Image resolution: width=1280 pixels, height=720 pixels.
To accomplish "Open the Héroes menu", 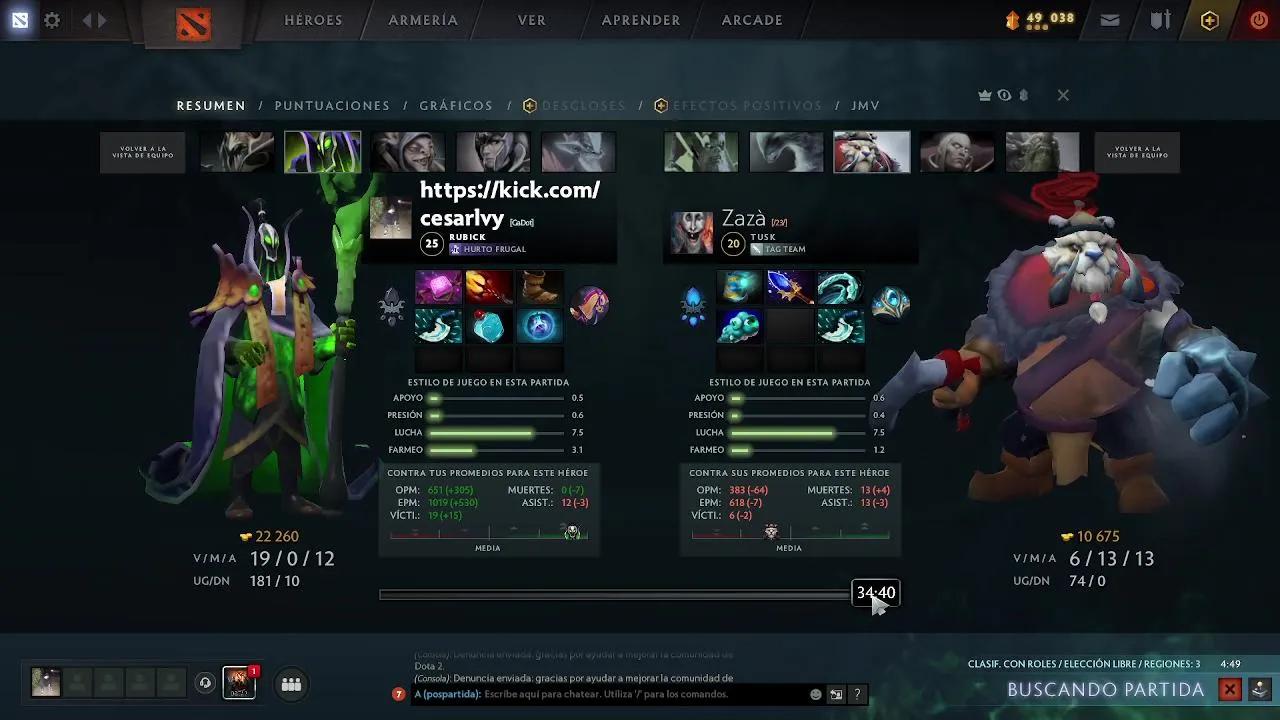I will pos(313,20).
